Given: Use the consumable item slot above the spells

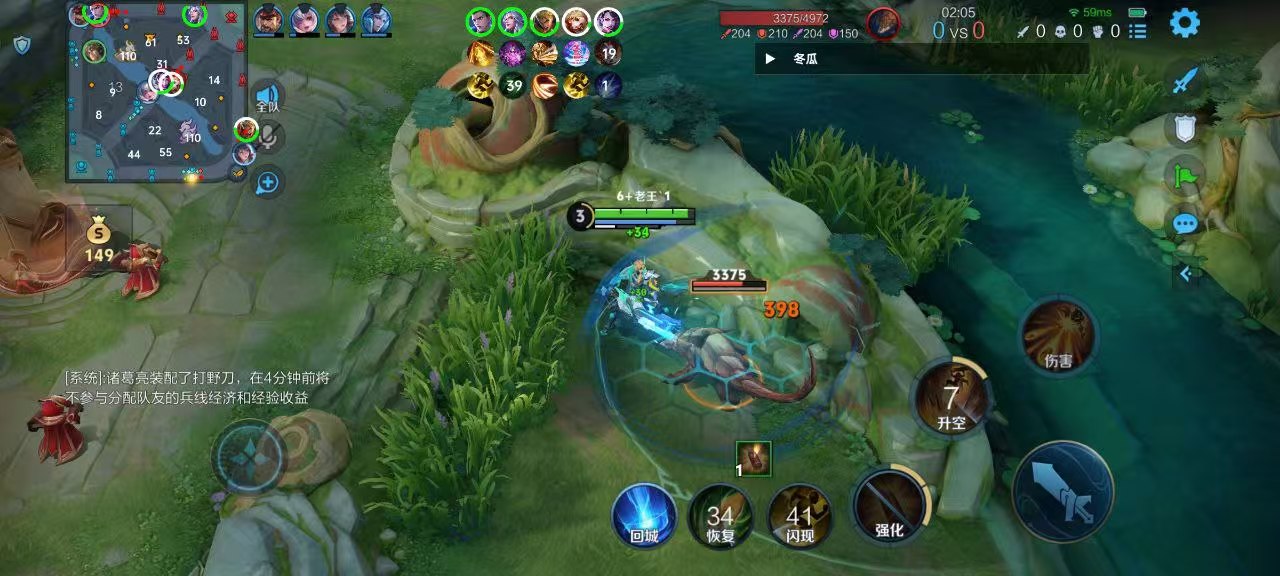Looking at the screenshot, I should click(x=753, y=459).
